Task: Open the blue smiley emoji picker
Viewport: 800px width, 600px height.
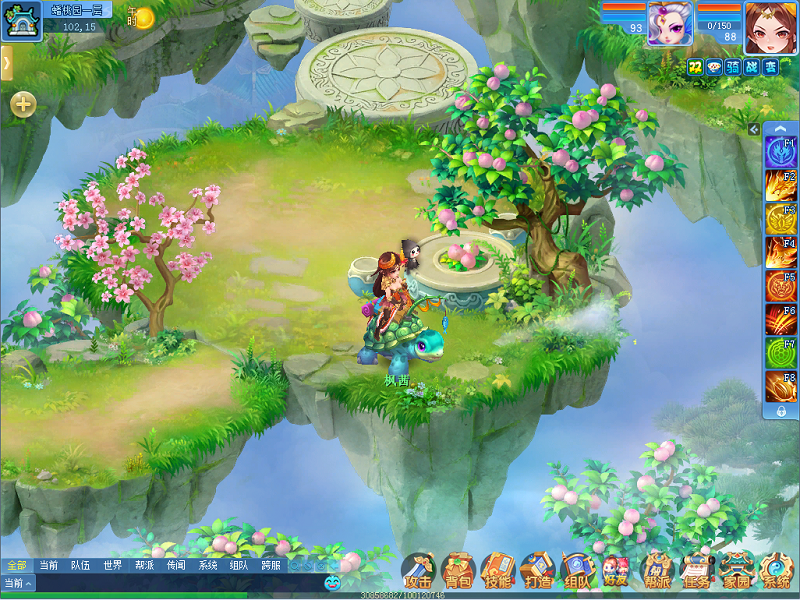Action: click(333, 583)
